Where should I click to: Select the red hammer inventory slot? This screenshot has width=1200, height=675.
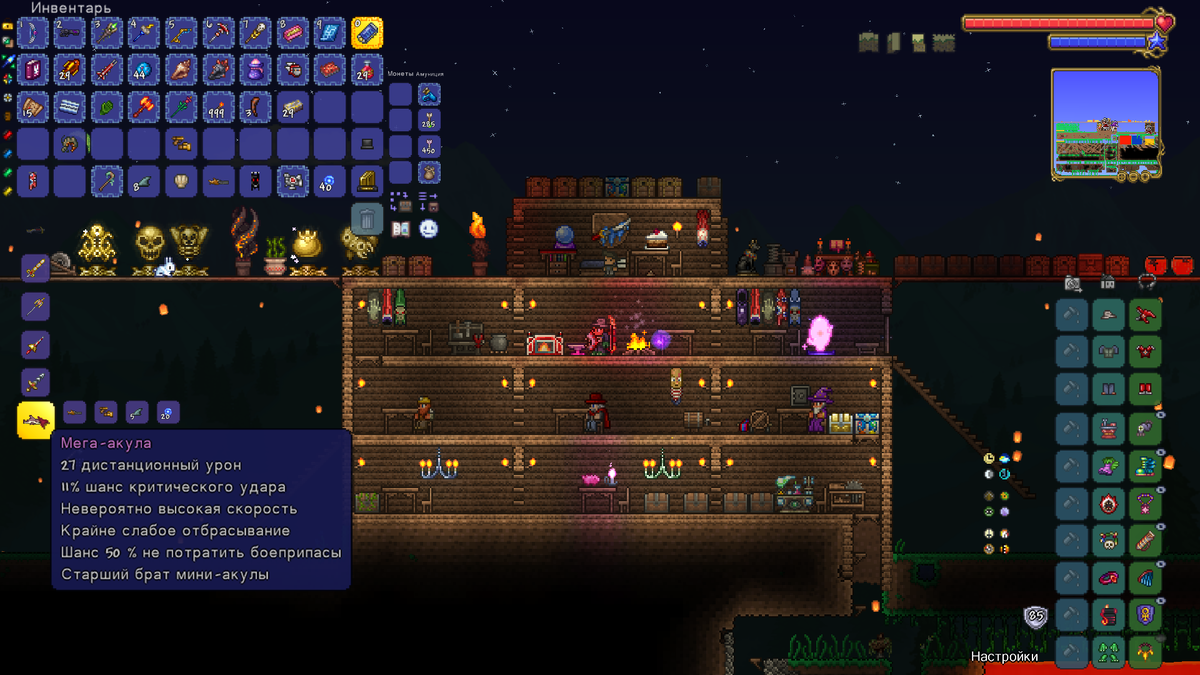pyautogui.click(x=144, y=107)
